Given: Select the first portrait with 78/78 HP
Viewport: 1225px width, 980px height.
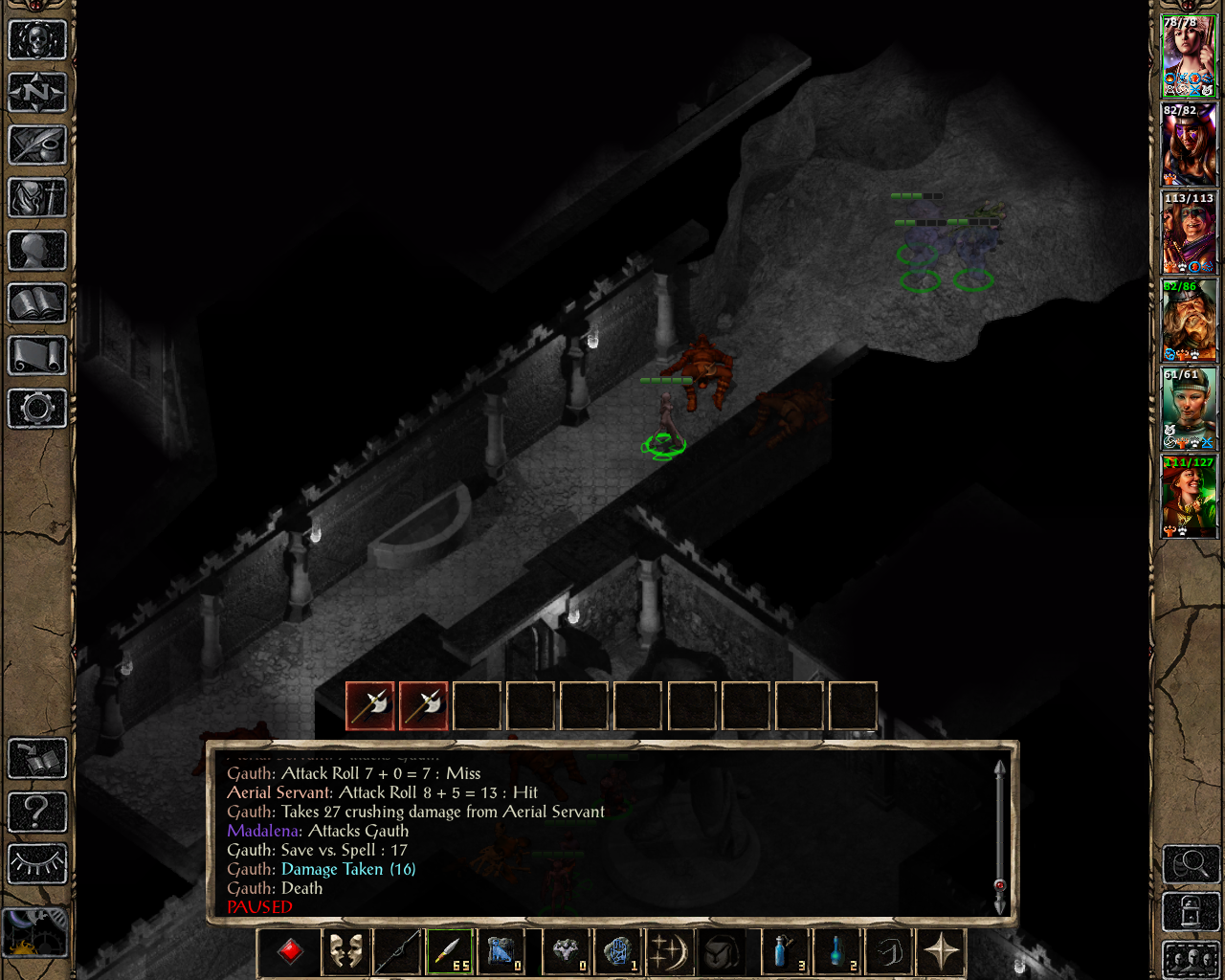Looking at the screenshot, I should point(1189,56).
